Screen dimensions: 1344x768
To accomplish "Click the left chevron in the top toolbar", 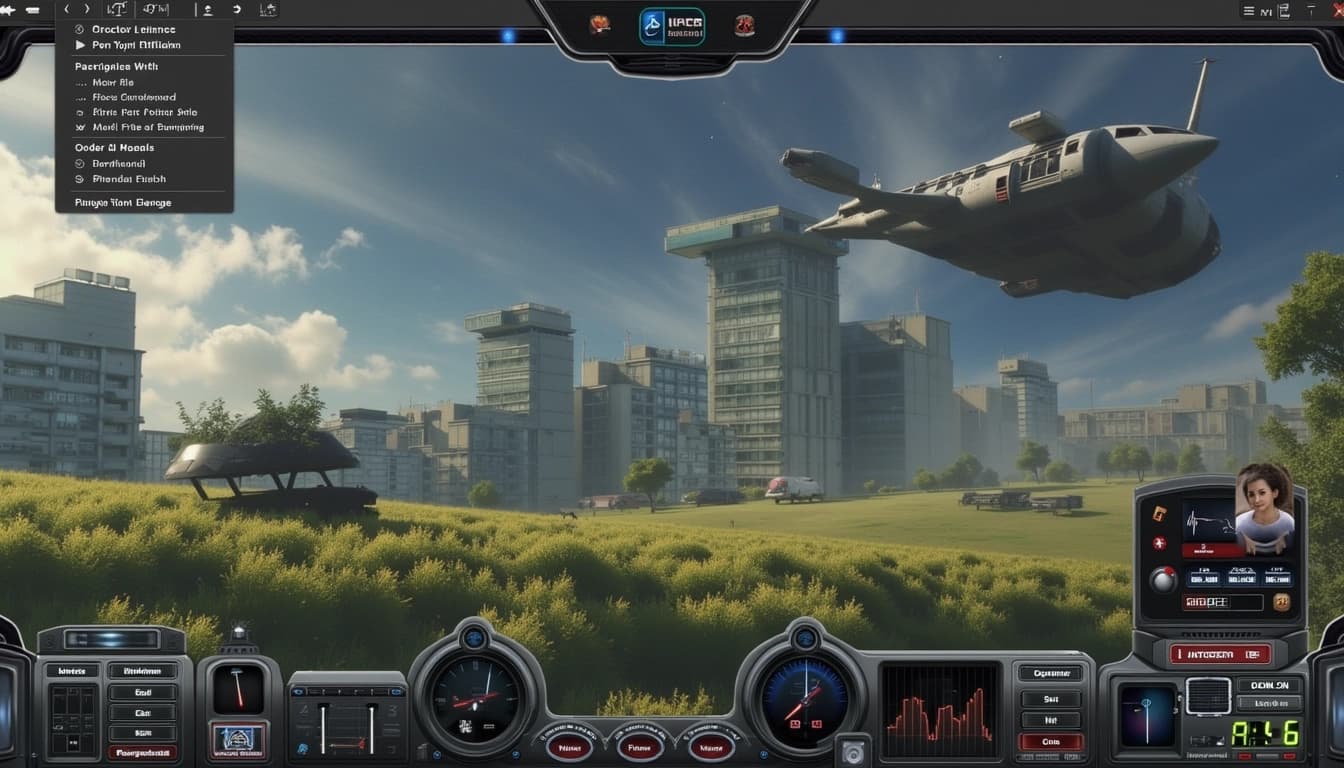I will tap(67, 9).
